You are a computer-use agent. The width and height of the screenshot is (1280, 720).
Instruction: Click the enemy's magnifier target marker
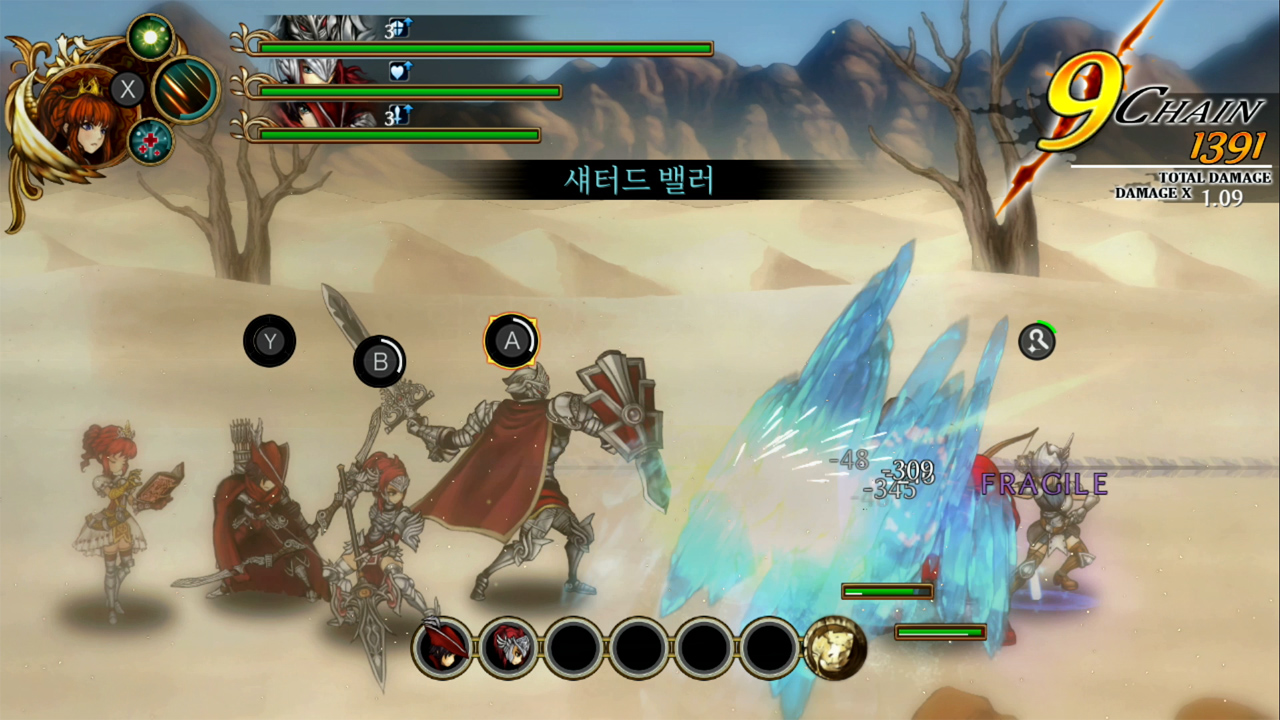(1037, 342)
